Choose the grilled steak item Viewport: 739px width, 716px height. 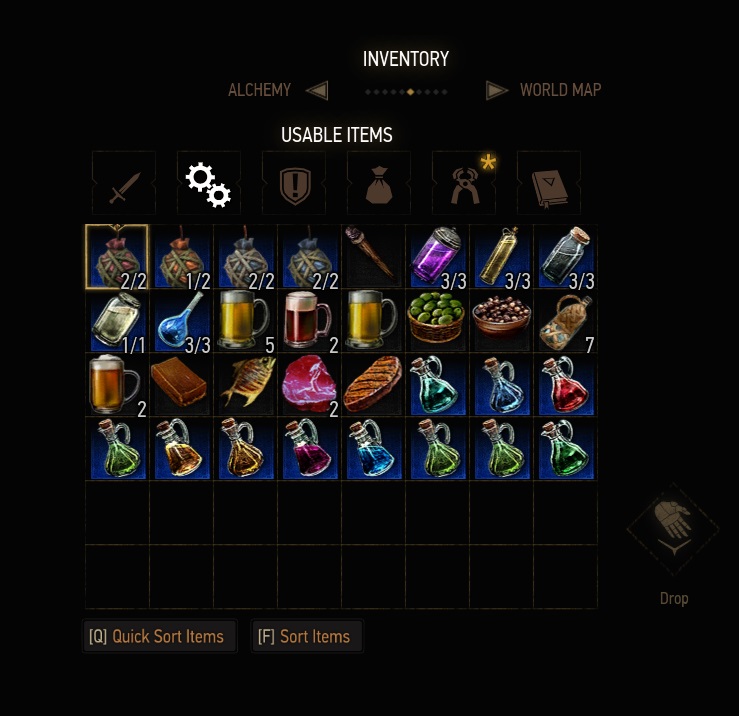click(373, 384)
